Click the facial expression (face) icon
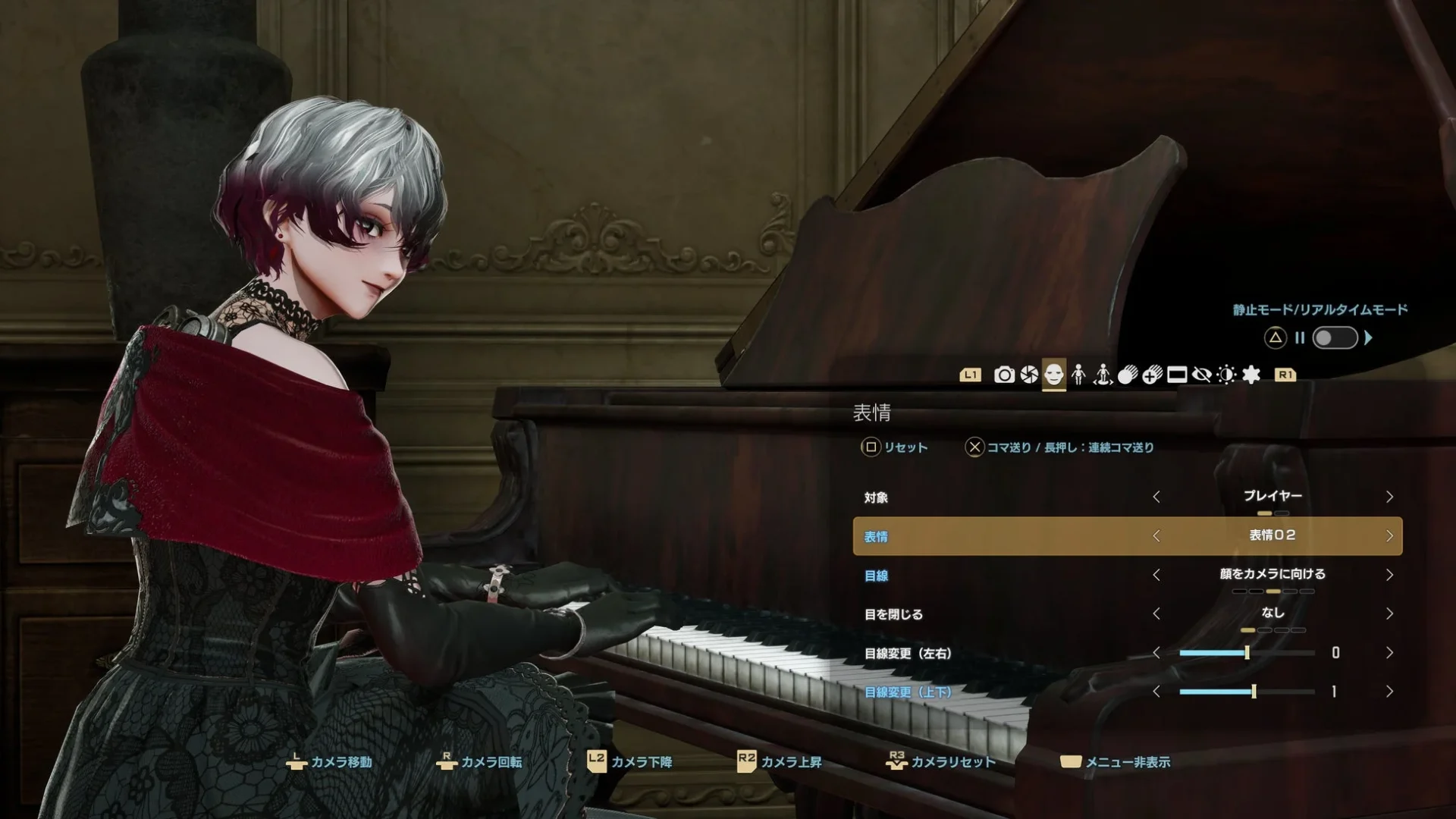Viewport: 1456px width, 819px height. [1053, 375]
